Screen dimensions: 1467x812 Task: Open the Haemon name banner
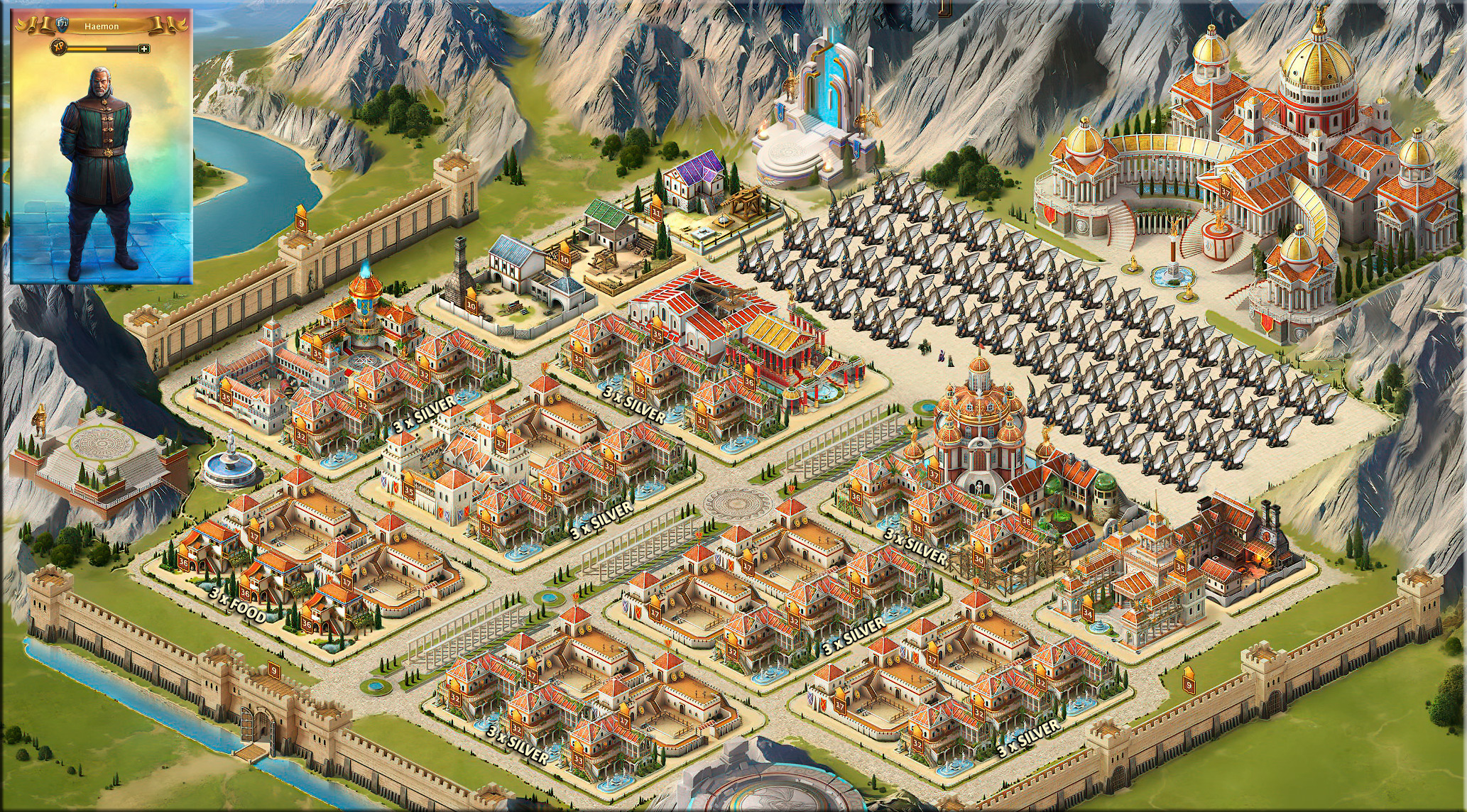(102, 26)
